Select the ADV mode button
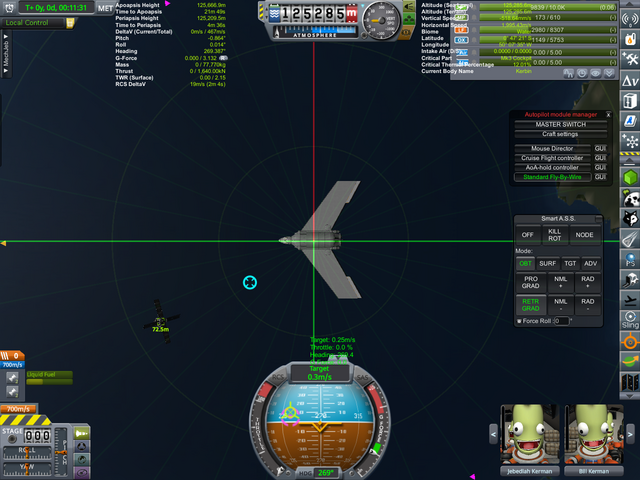 tap(591, 264)
